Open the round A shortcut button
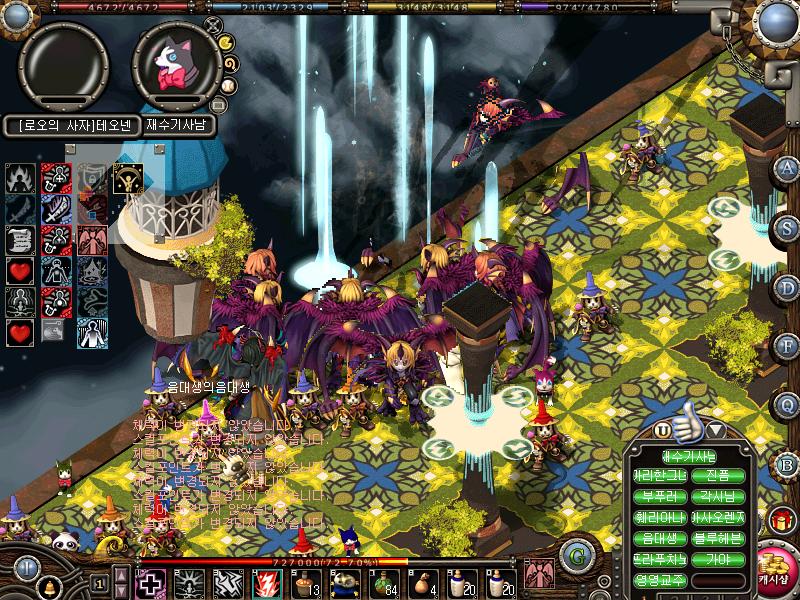 pyautogui.click(x=787, y=168)
